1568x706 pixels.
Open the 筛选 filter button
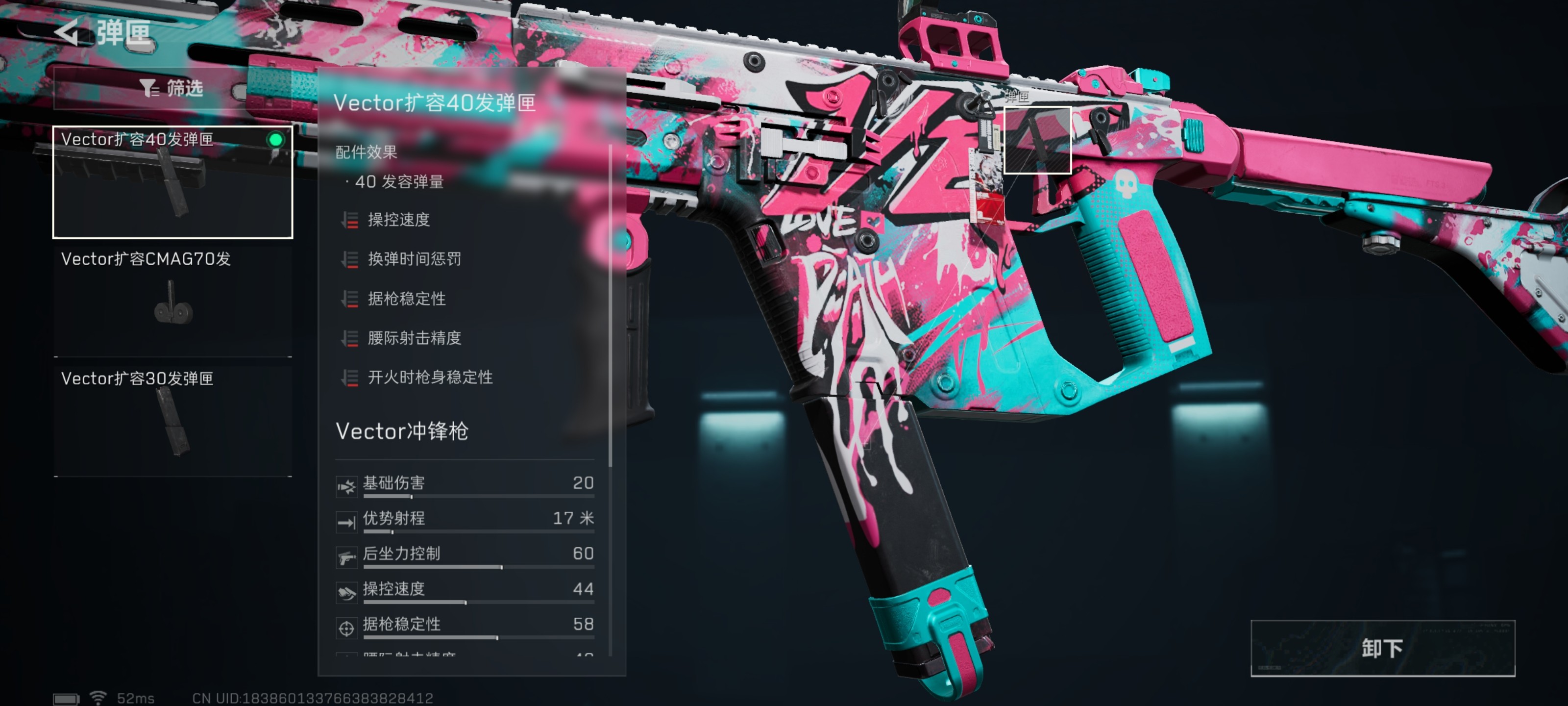[x=172, y=89]
